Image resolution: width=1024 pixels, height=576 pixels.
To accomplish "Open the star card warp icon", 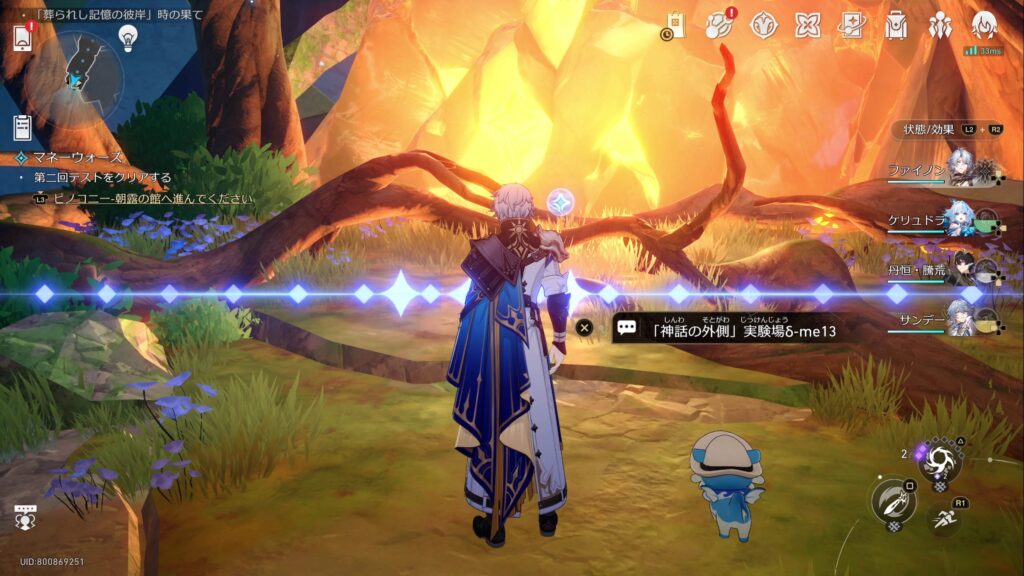I will click(x=851, y=25).
